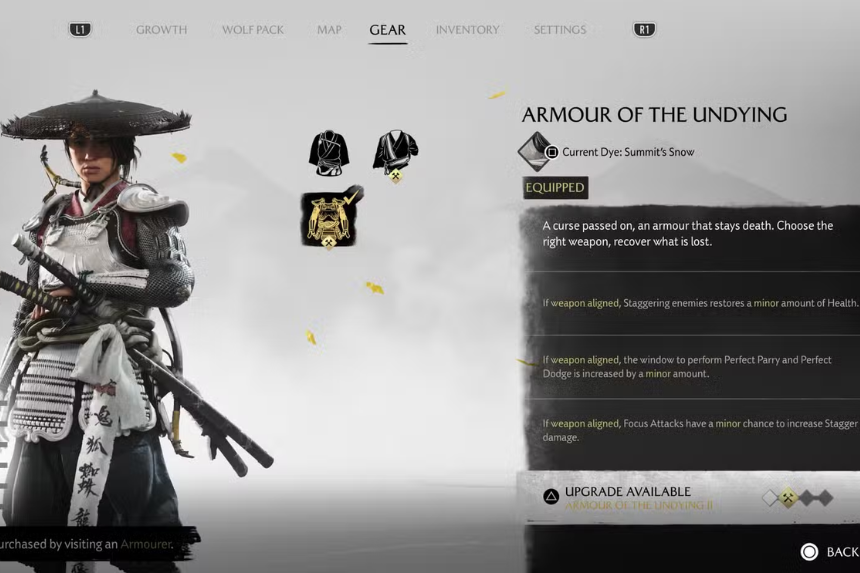The height and width of the screenshot is (573, 860).
Task: Open the Wolf Pack tab
Action: [252, 30]
